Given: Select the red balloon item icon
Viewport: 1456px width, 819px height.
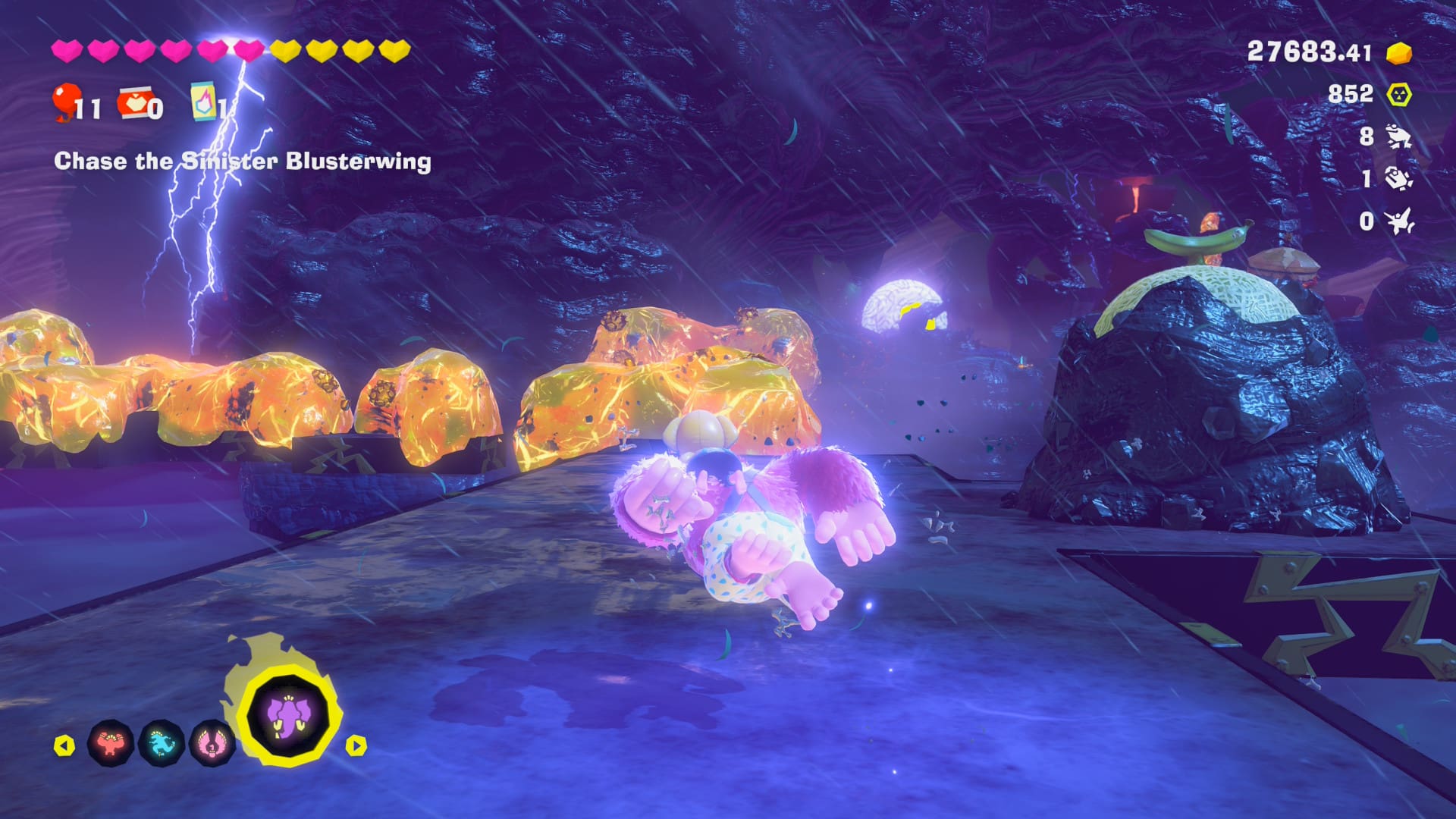Looking at the screenshot, I should pos(67,102).
